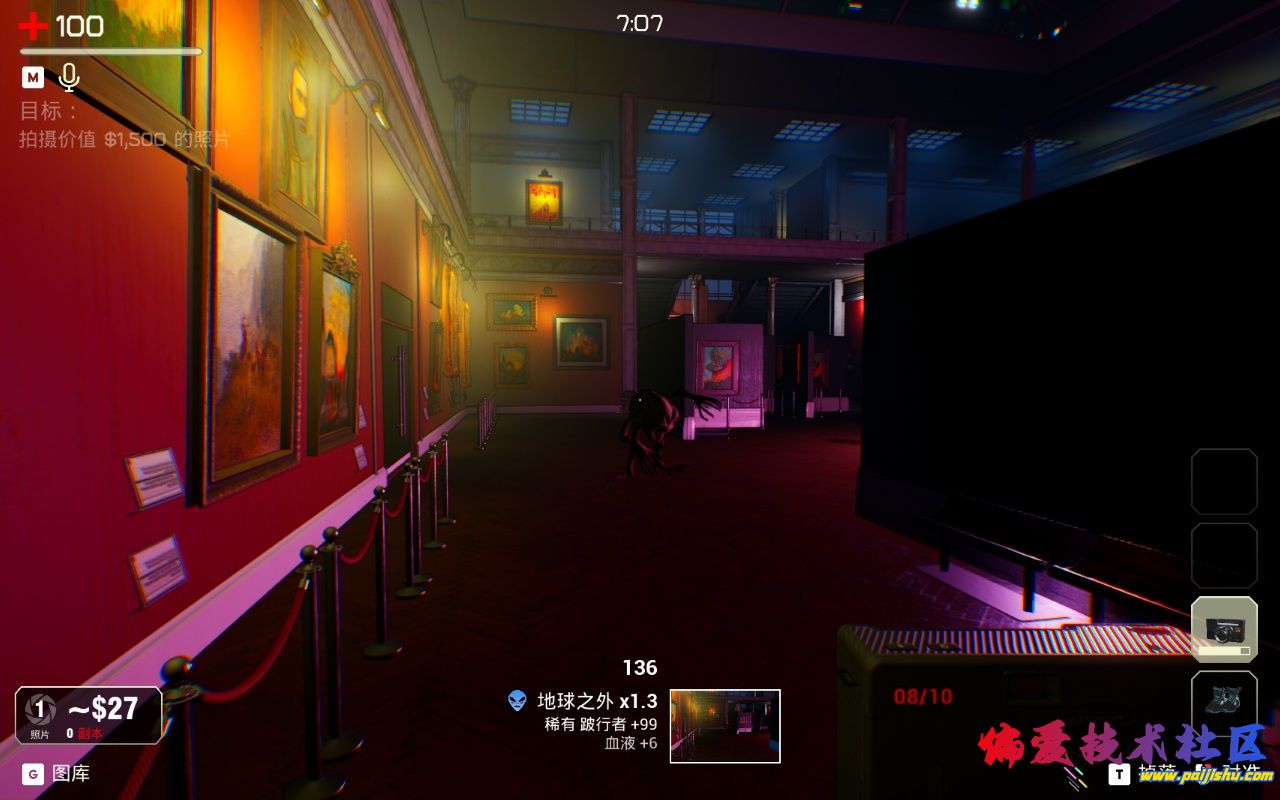This screenshot has height=800, width=1280.
Task: Select the camera inventory slot
Action: point(1224,630)
